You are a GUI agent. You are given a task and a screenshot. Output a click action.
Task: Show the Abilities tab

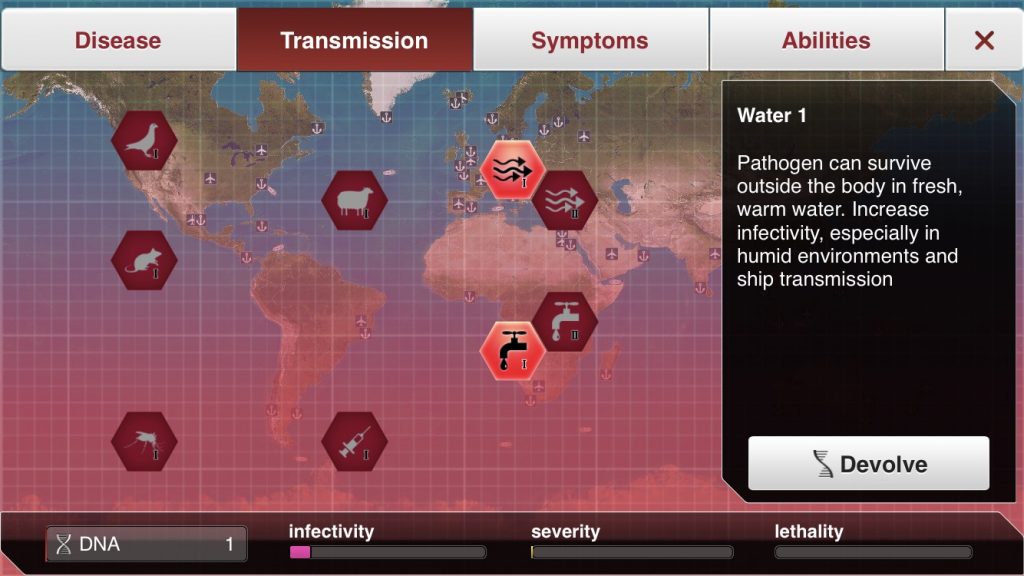[x=826, y=41]
